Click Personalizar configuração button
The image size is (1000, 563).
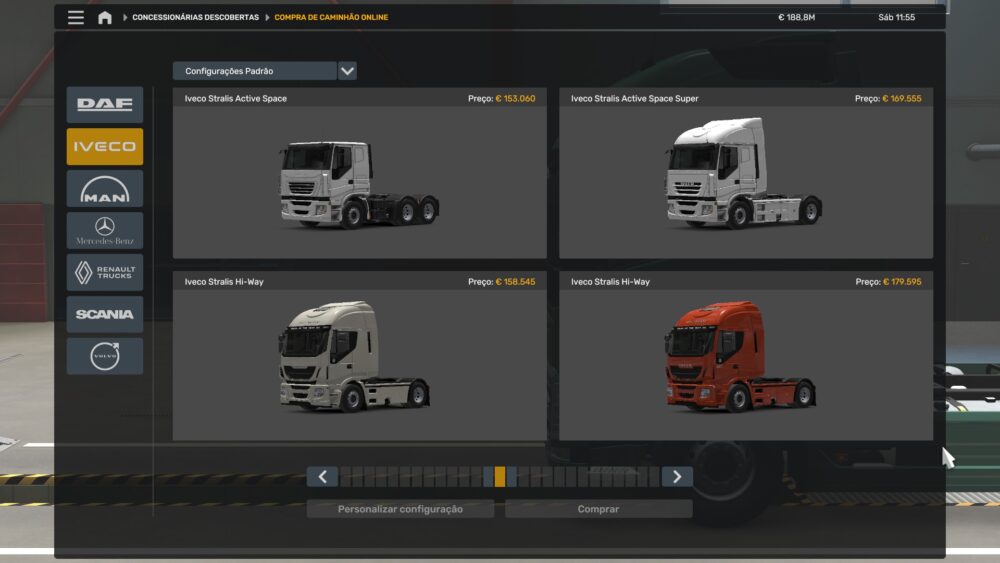point(400,509)
